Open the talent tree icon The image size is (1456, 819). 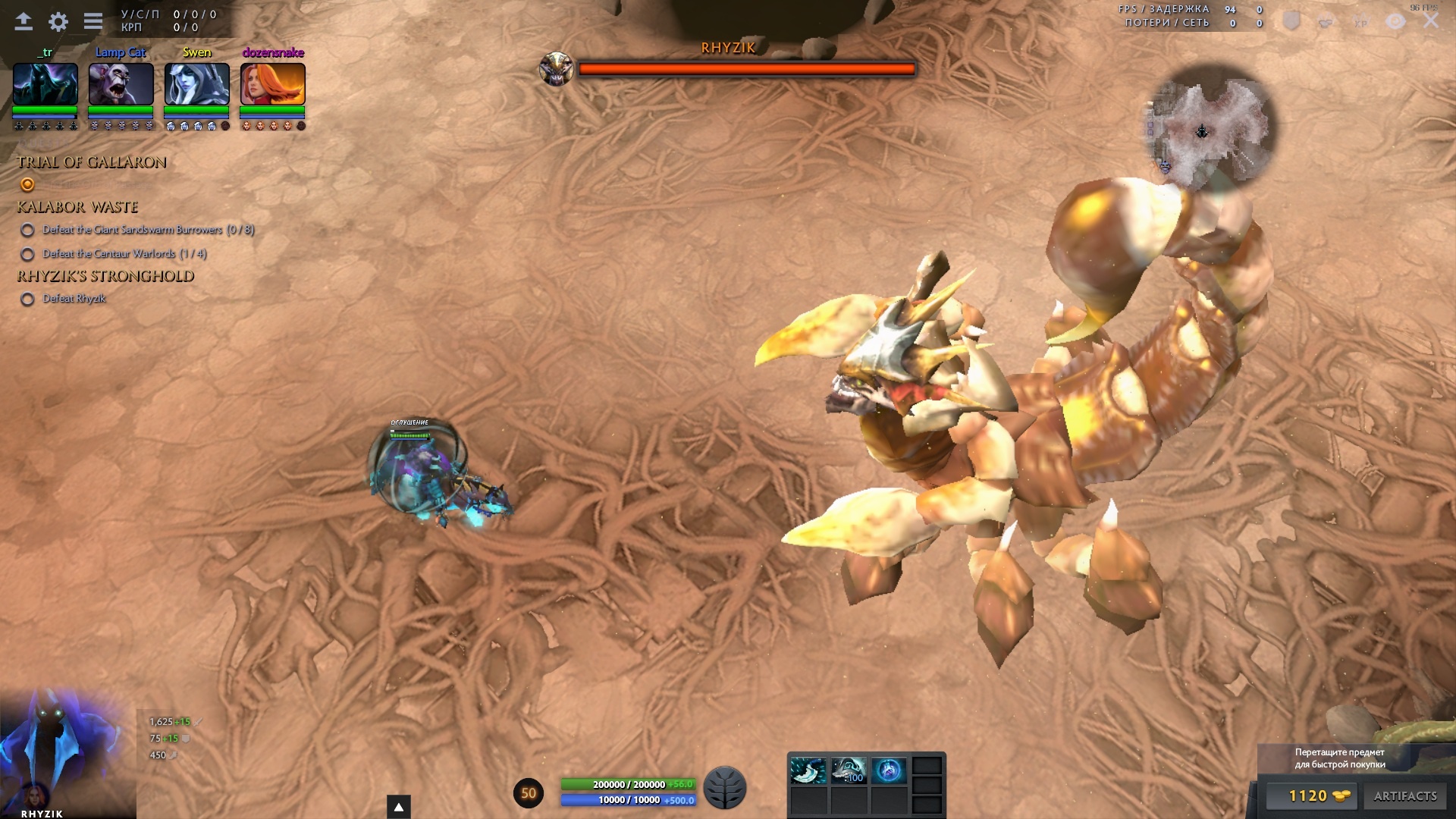click(725, 788)
